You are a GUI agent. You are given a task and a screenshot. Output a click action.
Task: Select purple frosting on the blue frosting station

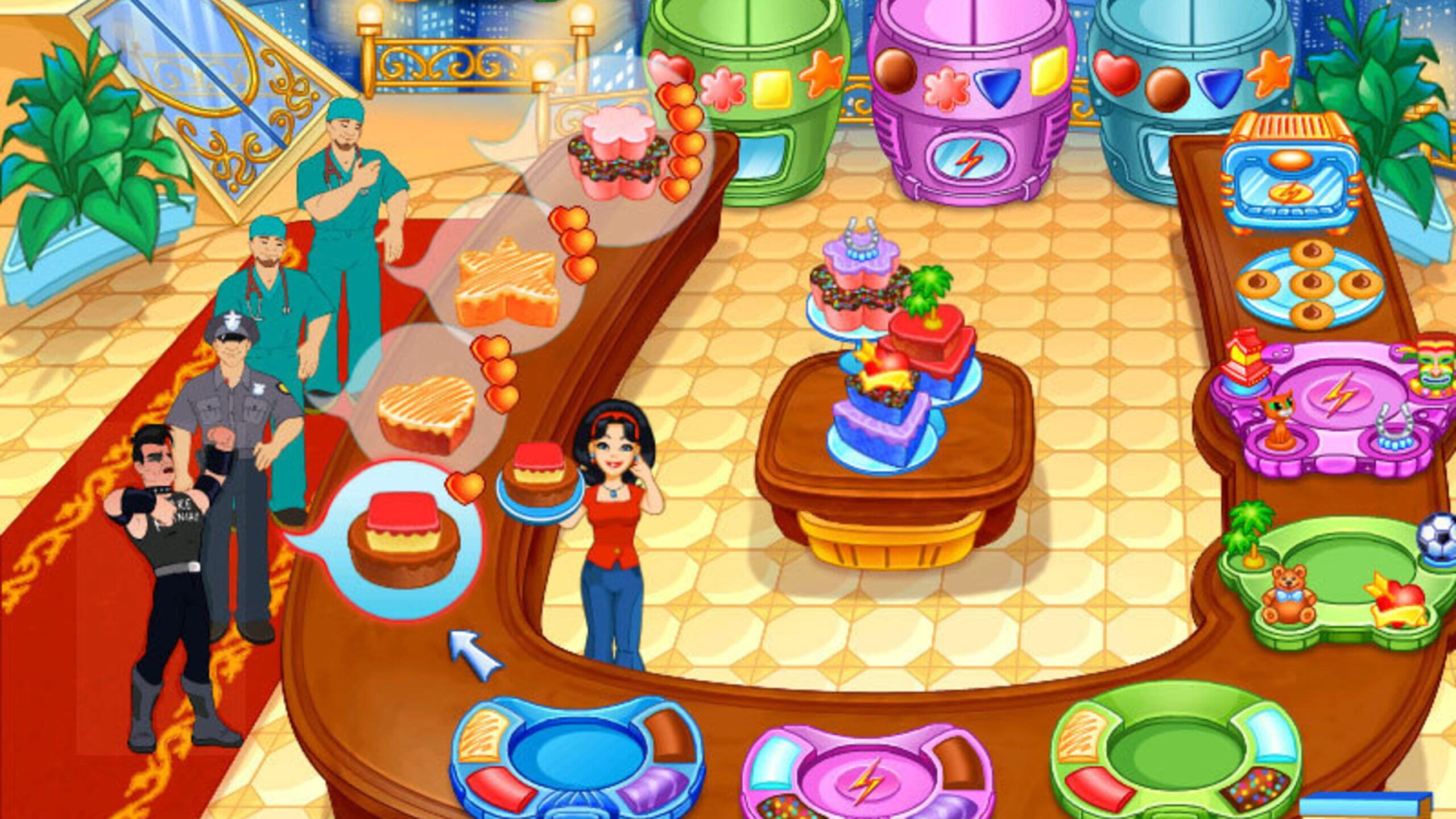[654, 786]
